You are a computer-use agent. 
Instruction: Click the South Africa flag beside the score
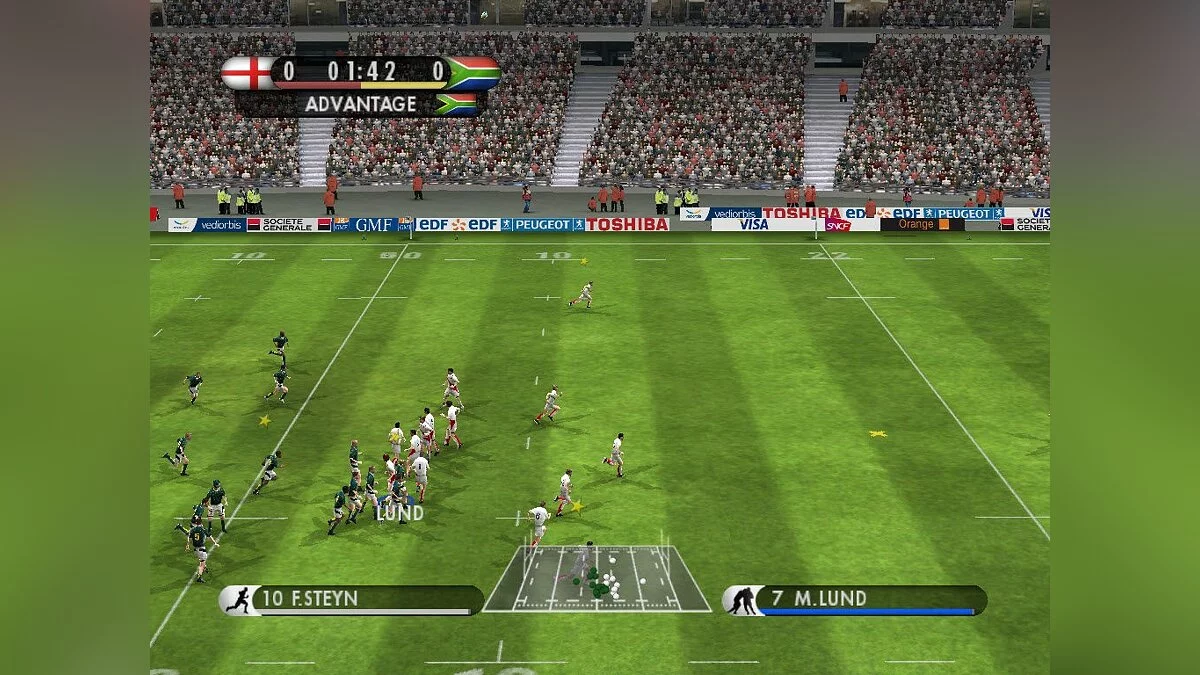point(474,72)
